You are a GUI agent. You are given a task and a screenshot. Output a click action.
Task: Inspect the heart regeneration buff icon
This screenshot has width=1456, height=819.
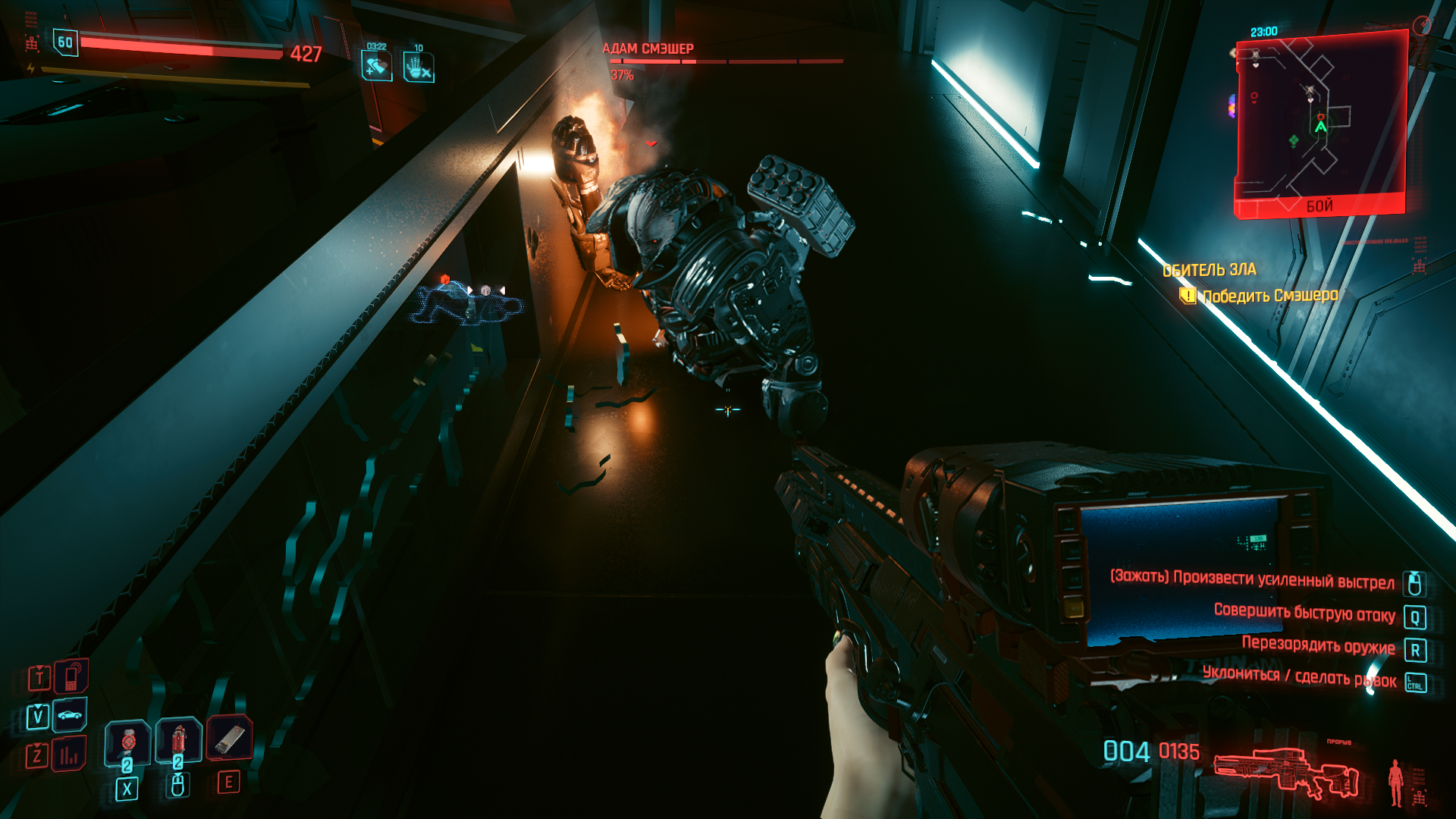(376, 67)
